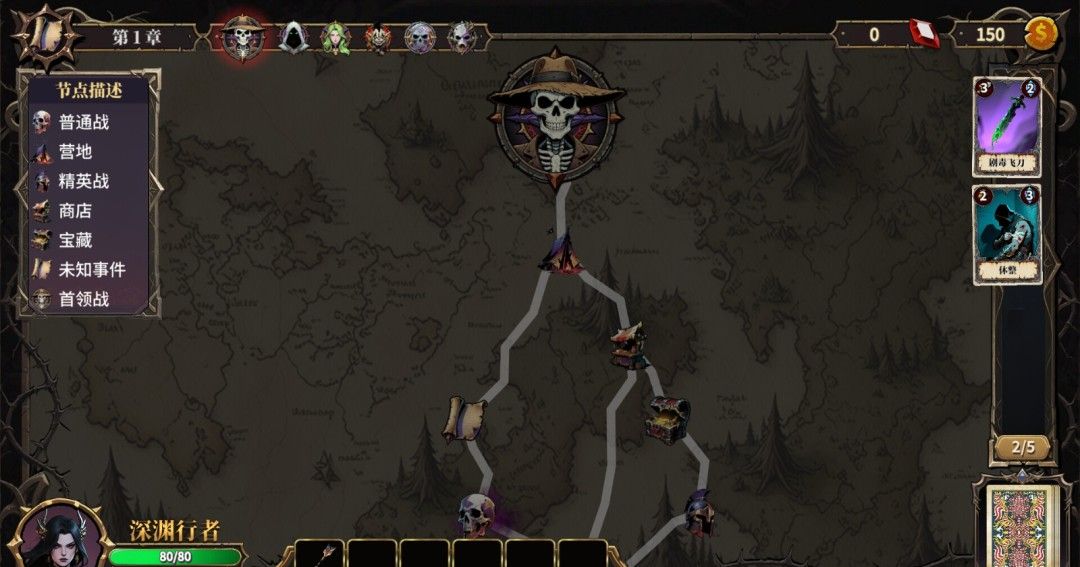Select the skull normal battle node on the map
Viewport: 1080px width, 567px height.
pyautogui.click(x=477, y=514)
